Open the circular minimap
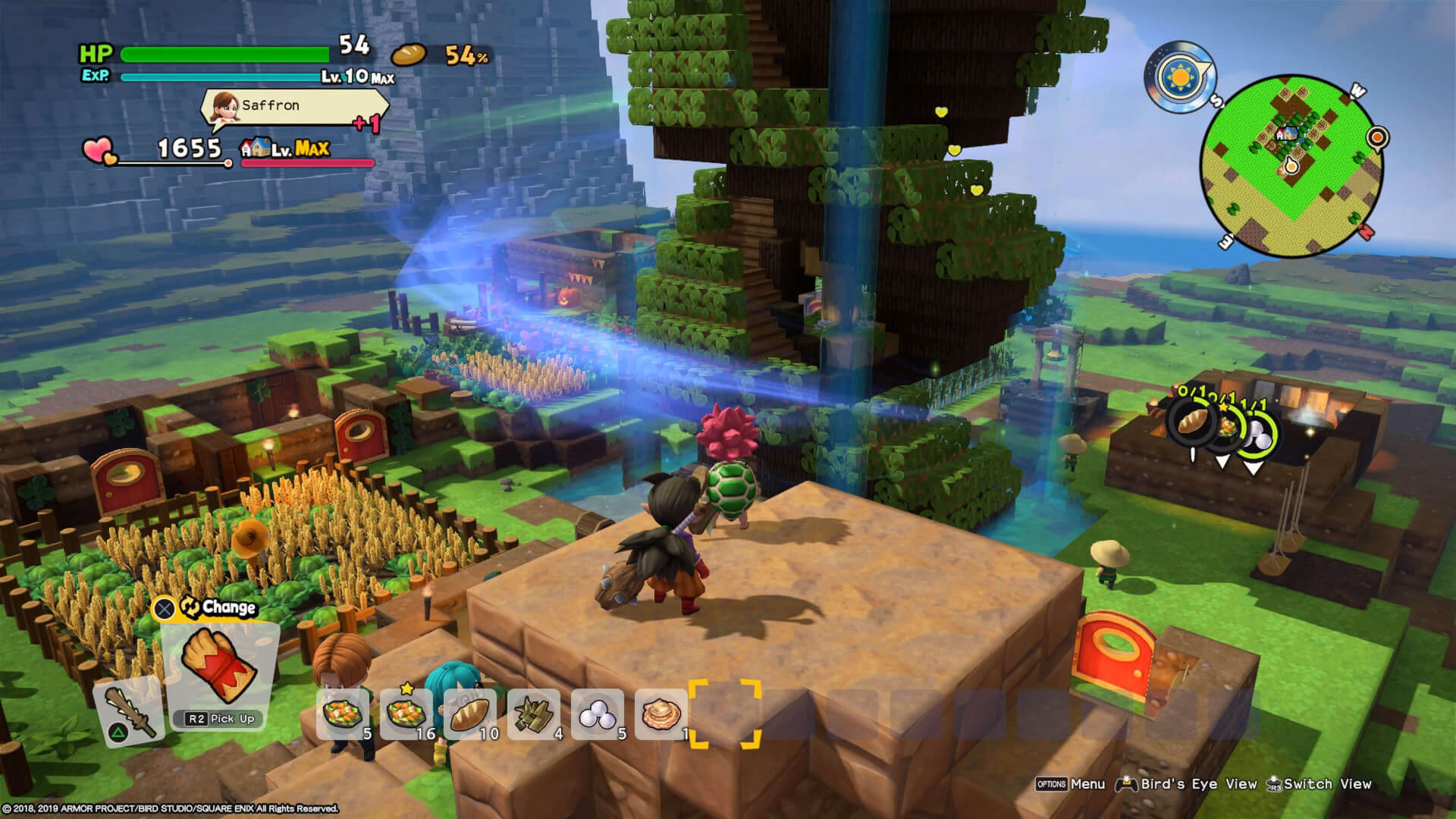The width and height of the screenshot is (1456, 819). (1289, 166)
